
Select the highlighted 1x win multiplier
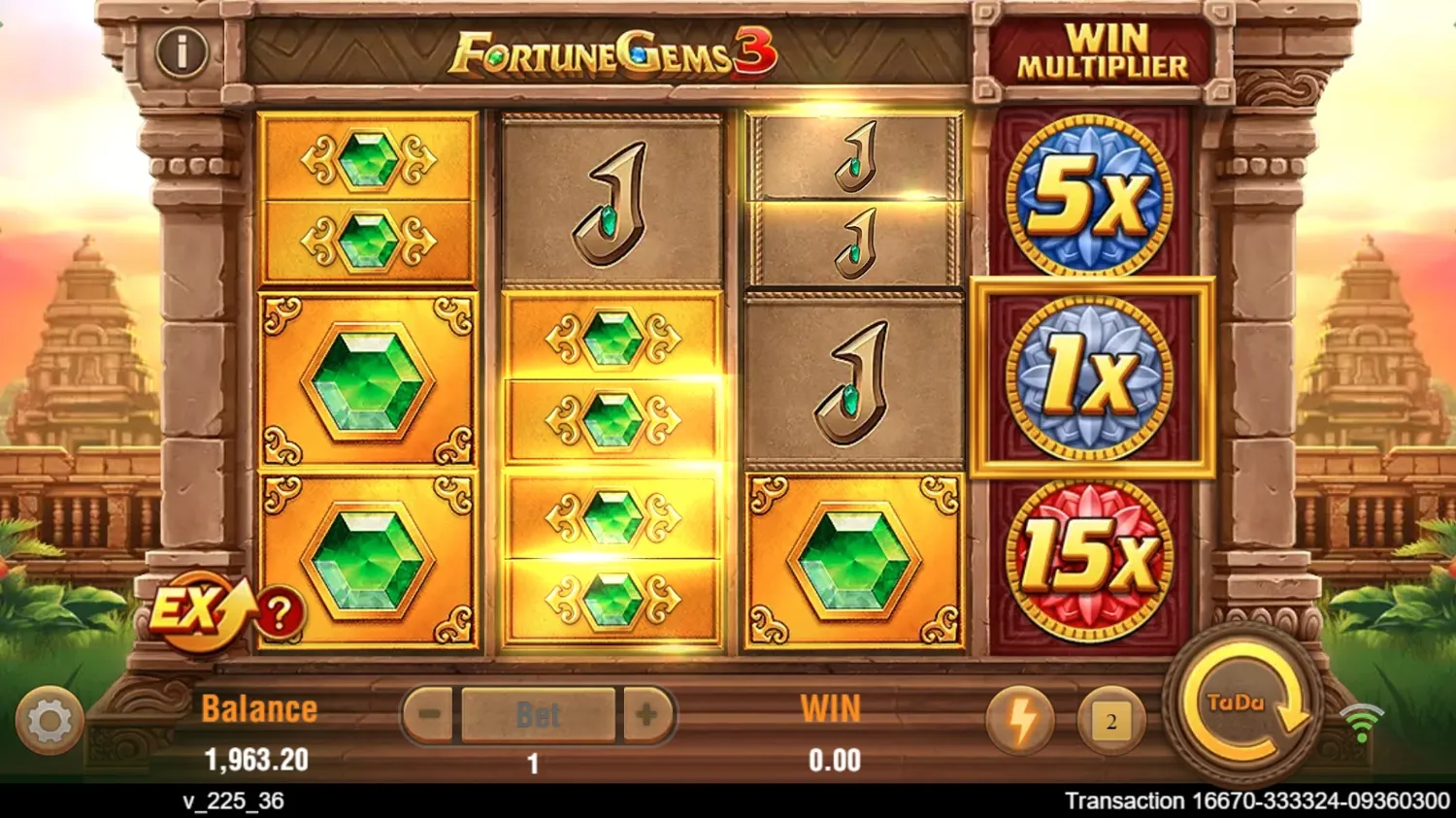click(x=1089, y=377)
